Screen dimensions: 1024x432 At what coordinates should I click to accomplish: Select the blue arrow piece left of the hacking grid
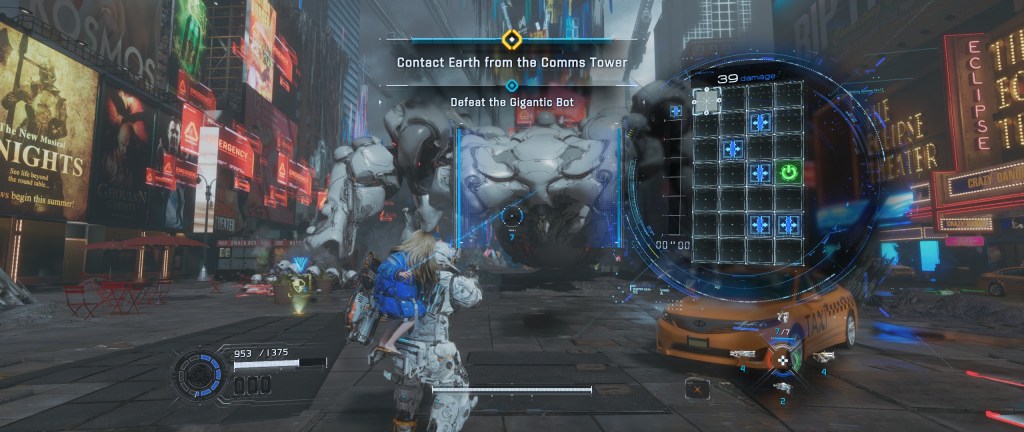[676, 111]
